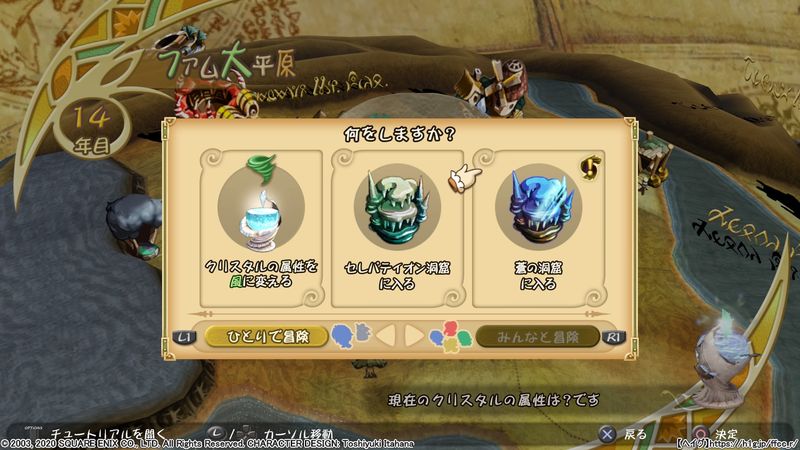Viewport: 800px width, 450px height.
Task: Switch to みんなと冒険 multiplayer adventure mode
Action: pos(537,336)
